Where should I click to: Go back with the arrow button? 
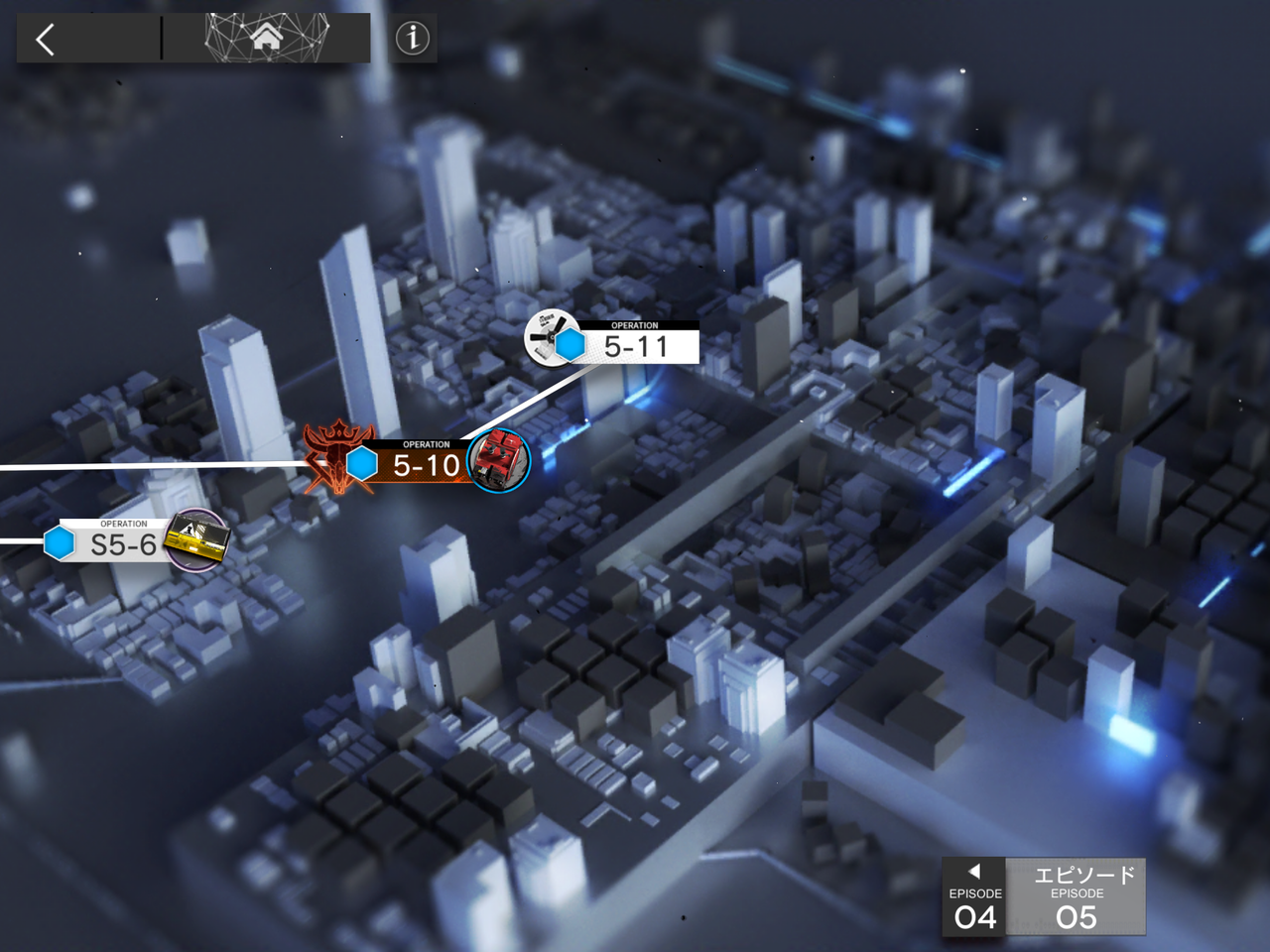pos(46,40)
